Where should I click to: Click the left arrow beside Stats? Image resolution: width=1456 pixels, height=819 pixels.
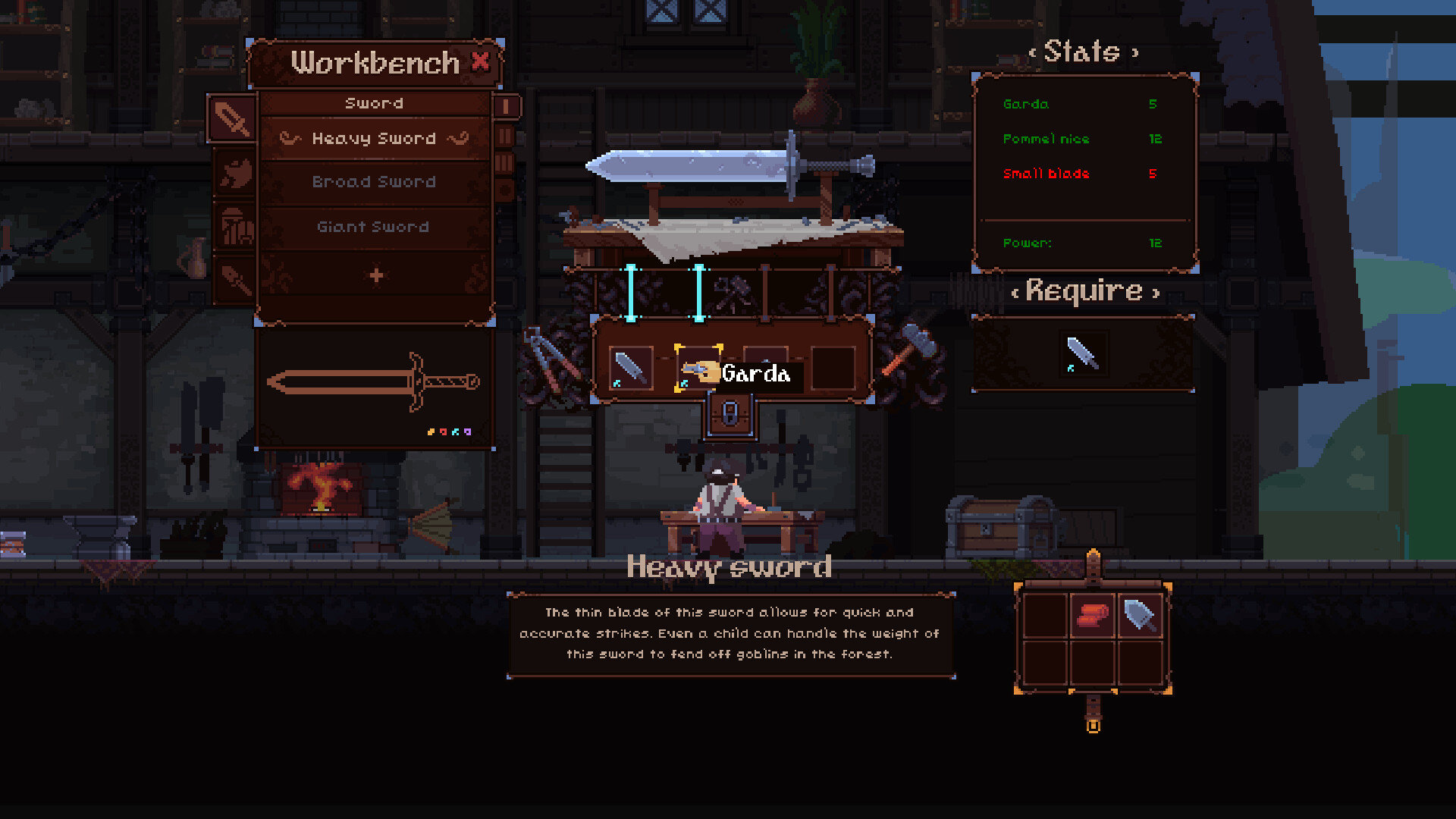pos(1034,52)
